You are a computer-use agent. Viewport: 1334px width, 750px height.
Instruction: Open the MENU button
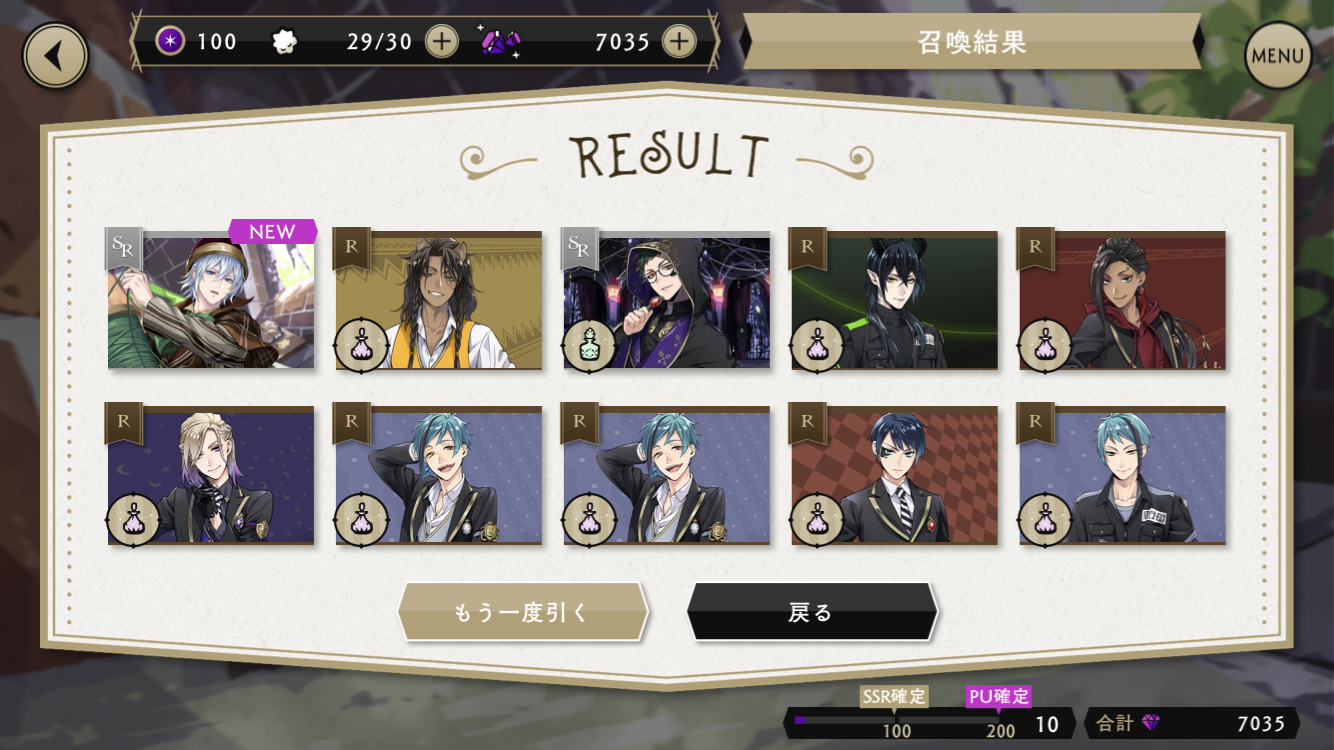(x=1277, y=56)
